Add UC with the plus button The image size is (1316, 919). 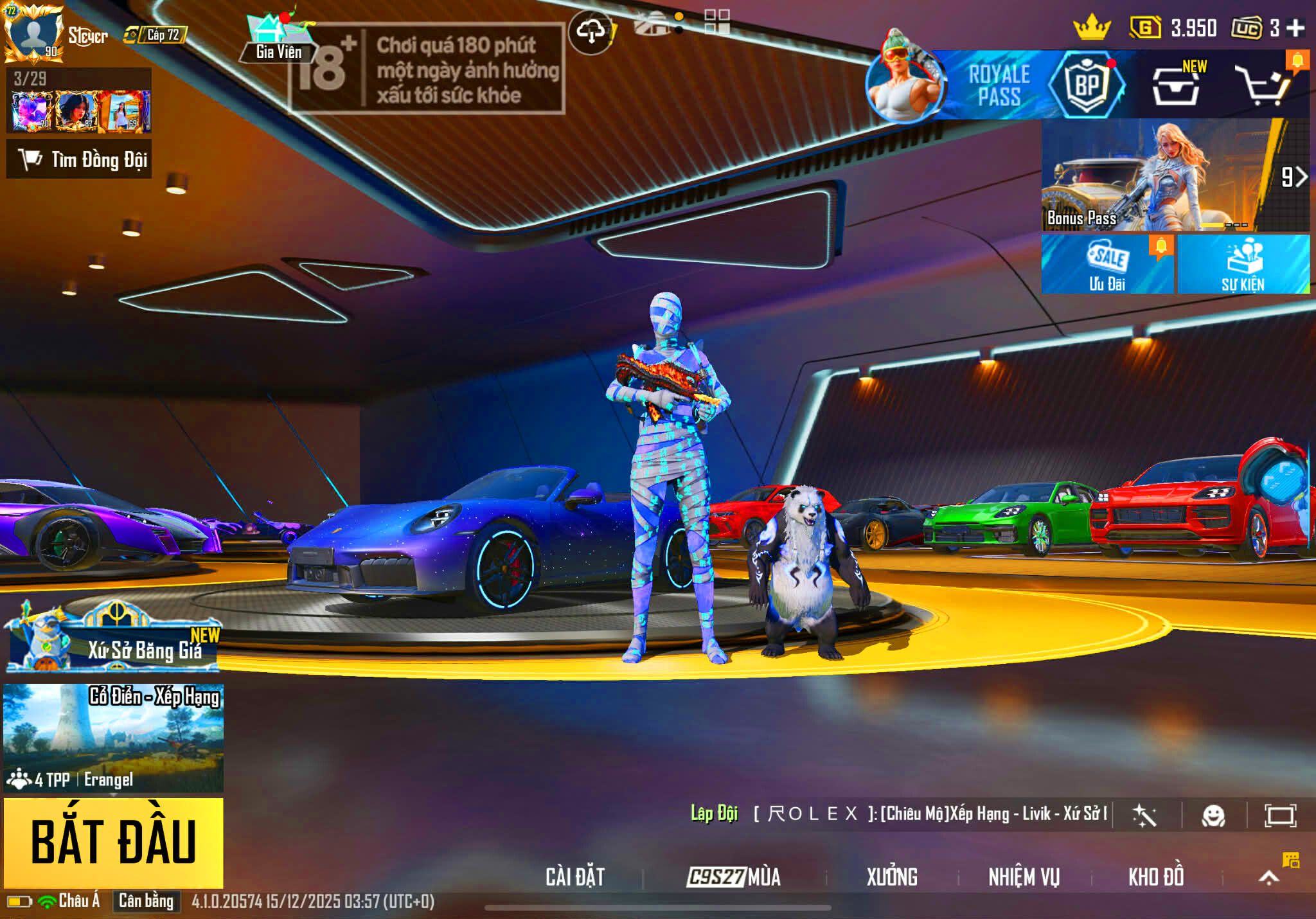[1295, 28]
